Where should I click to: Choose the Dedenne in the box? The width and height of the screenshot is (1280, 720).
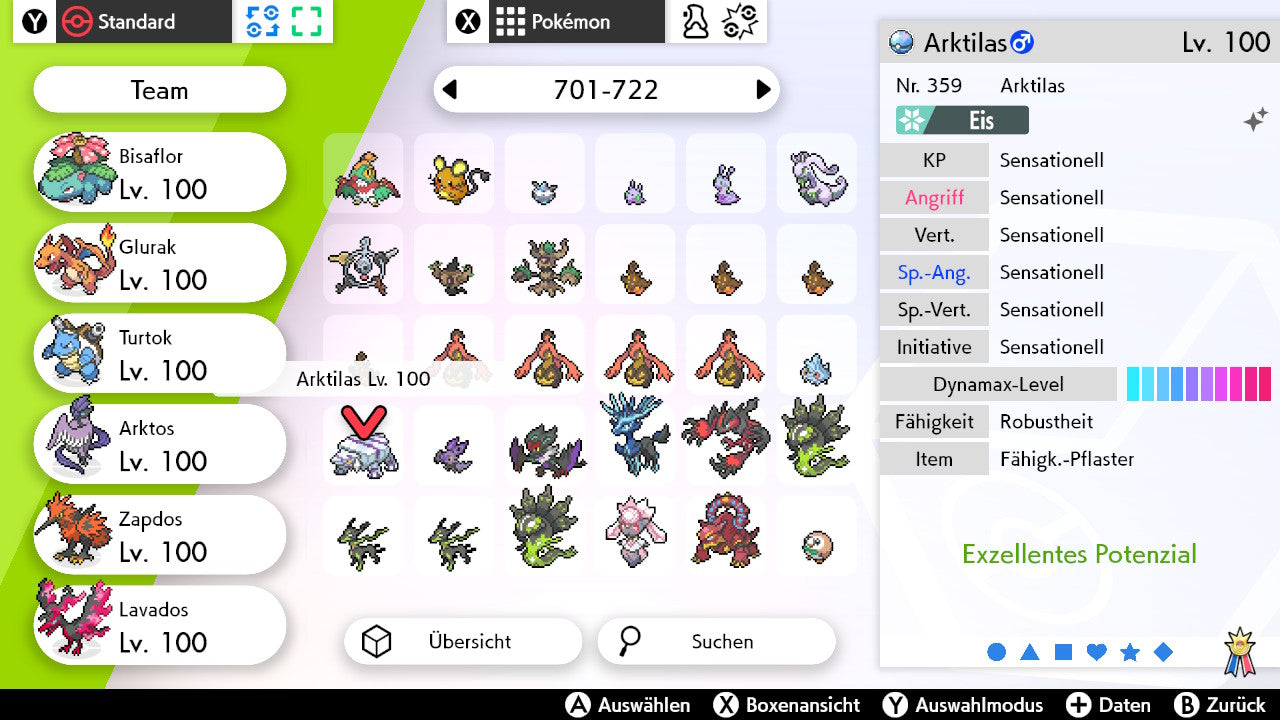(454, 176)
